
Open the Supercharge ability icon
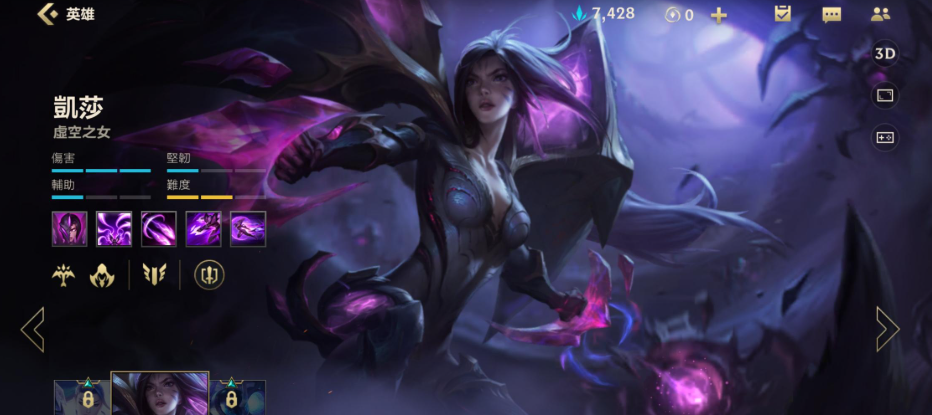click(x=203, y=229)
